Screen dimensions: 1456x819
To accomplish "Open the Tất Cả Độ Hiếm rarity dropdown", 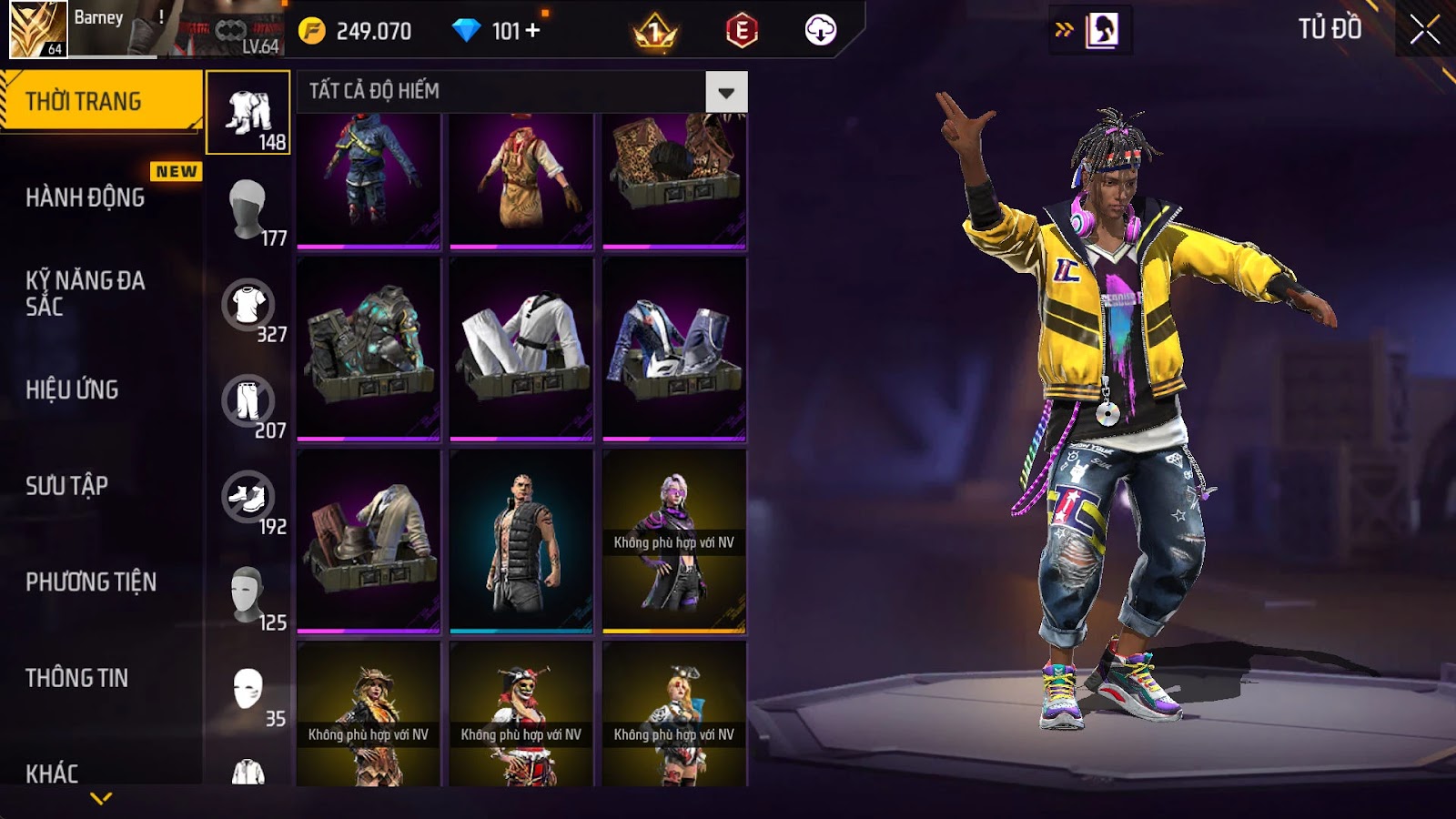I will click(725, 92).
